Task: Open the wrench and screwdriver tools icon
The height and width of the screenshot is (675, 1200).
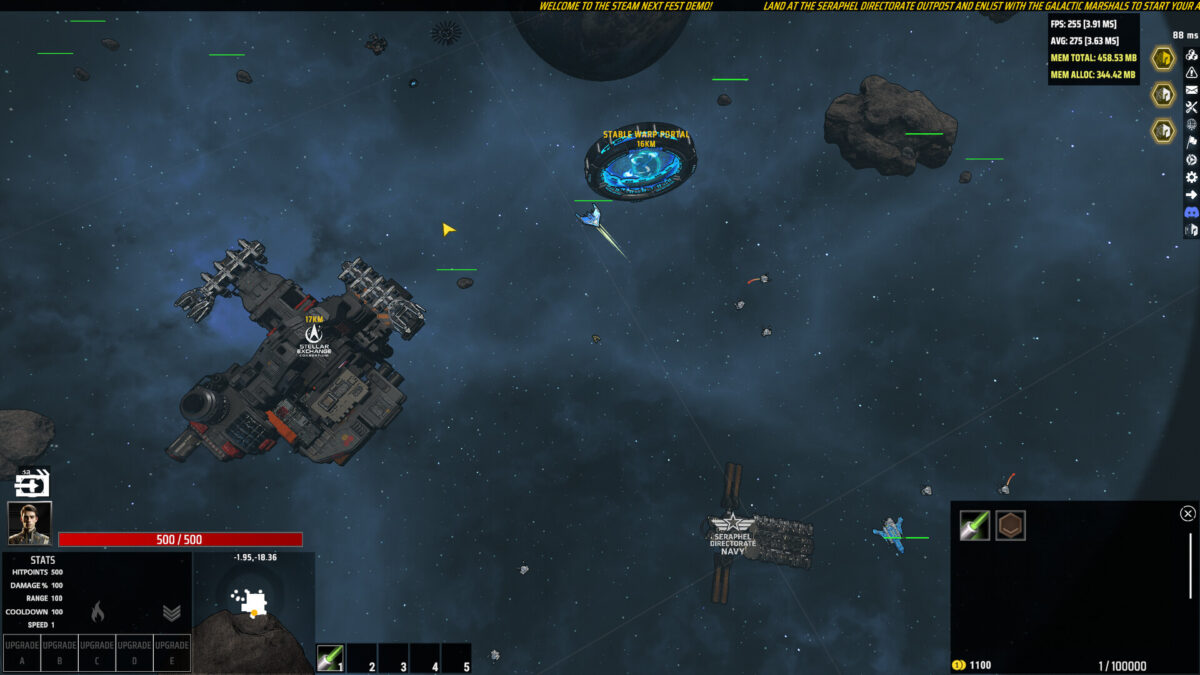Action: point(1191,107)
